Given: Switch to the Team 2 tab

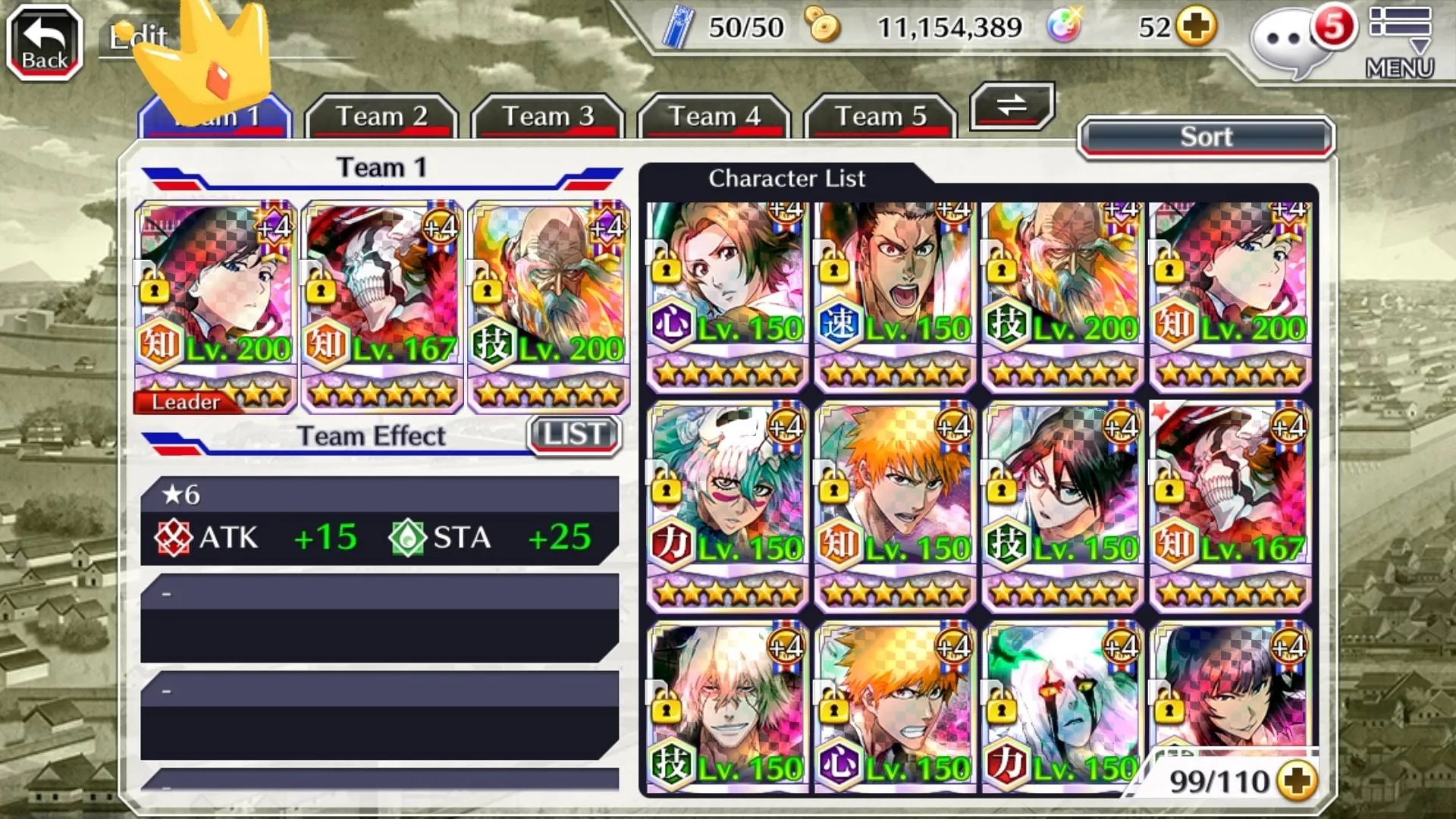Looking at the screenshot, I should [381, 117].
